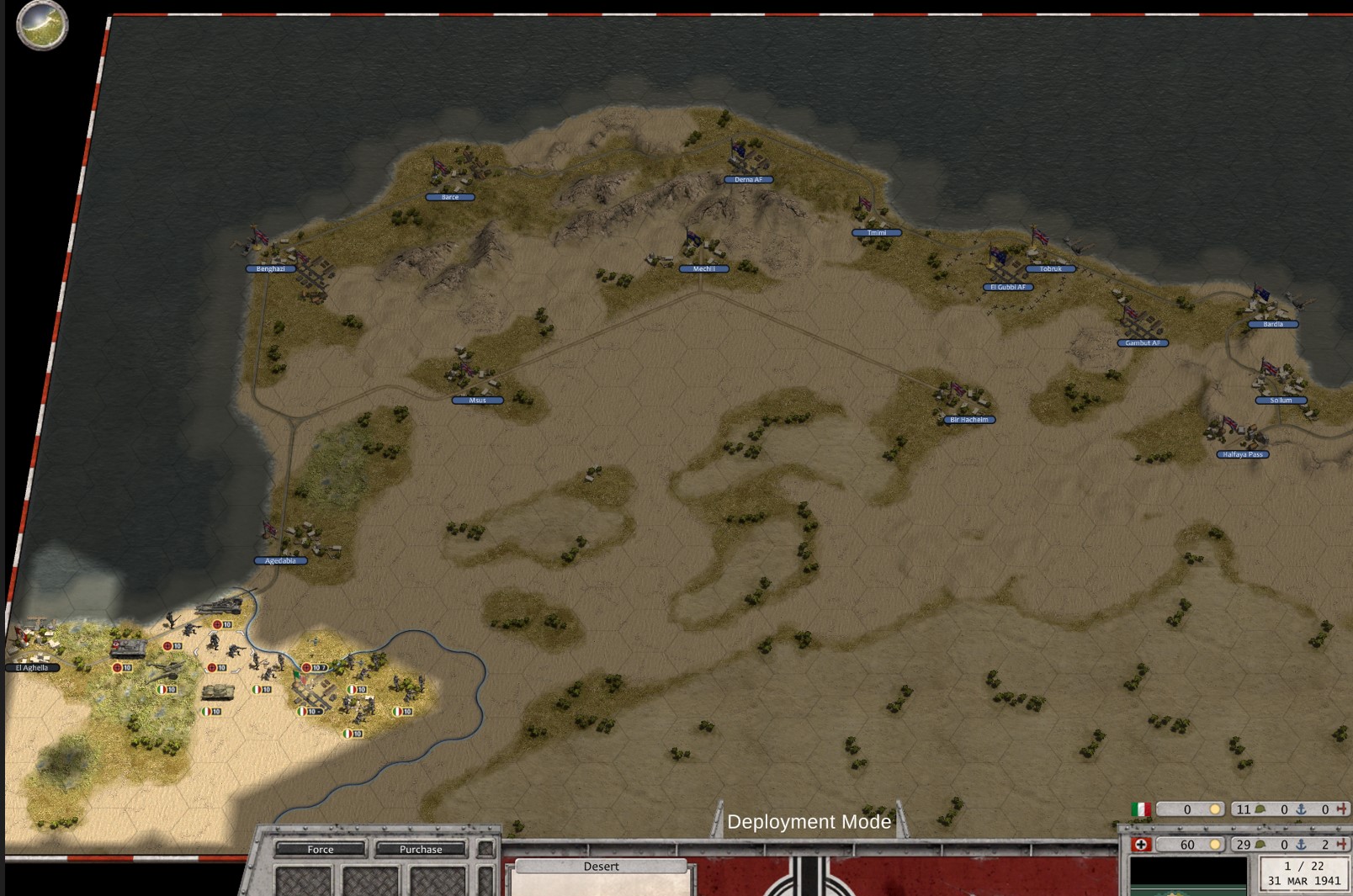Screen dimensions: 1353x896
Task: Select the Italian tank unit
Action: tap(218, 692)
